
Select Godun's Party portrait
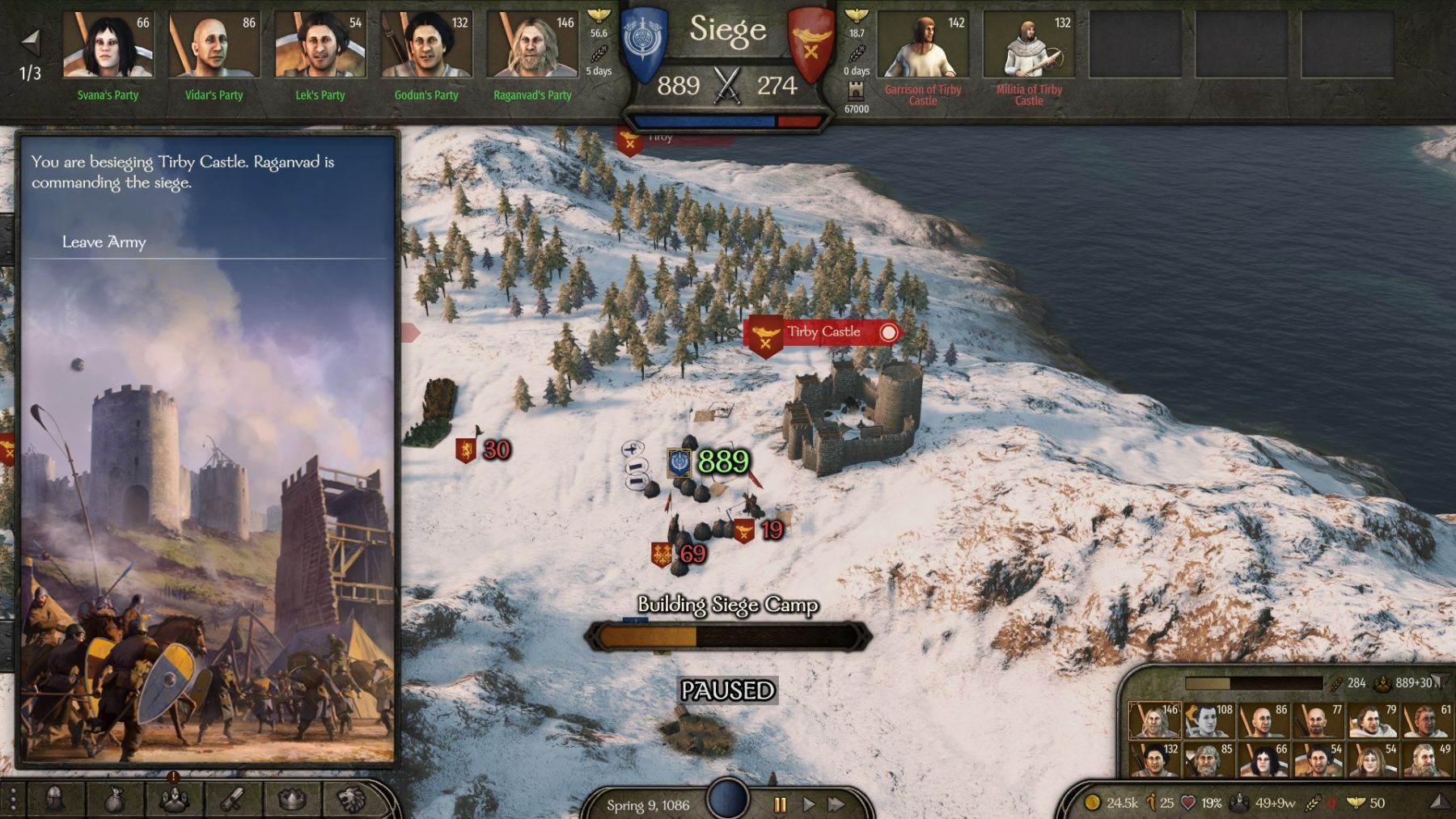coord(425,46)
